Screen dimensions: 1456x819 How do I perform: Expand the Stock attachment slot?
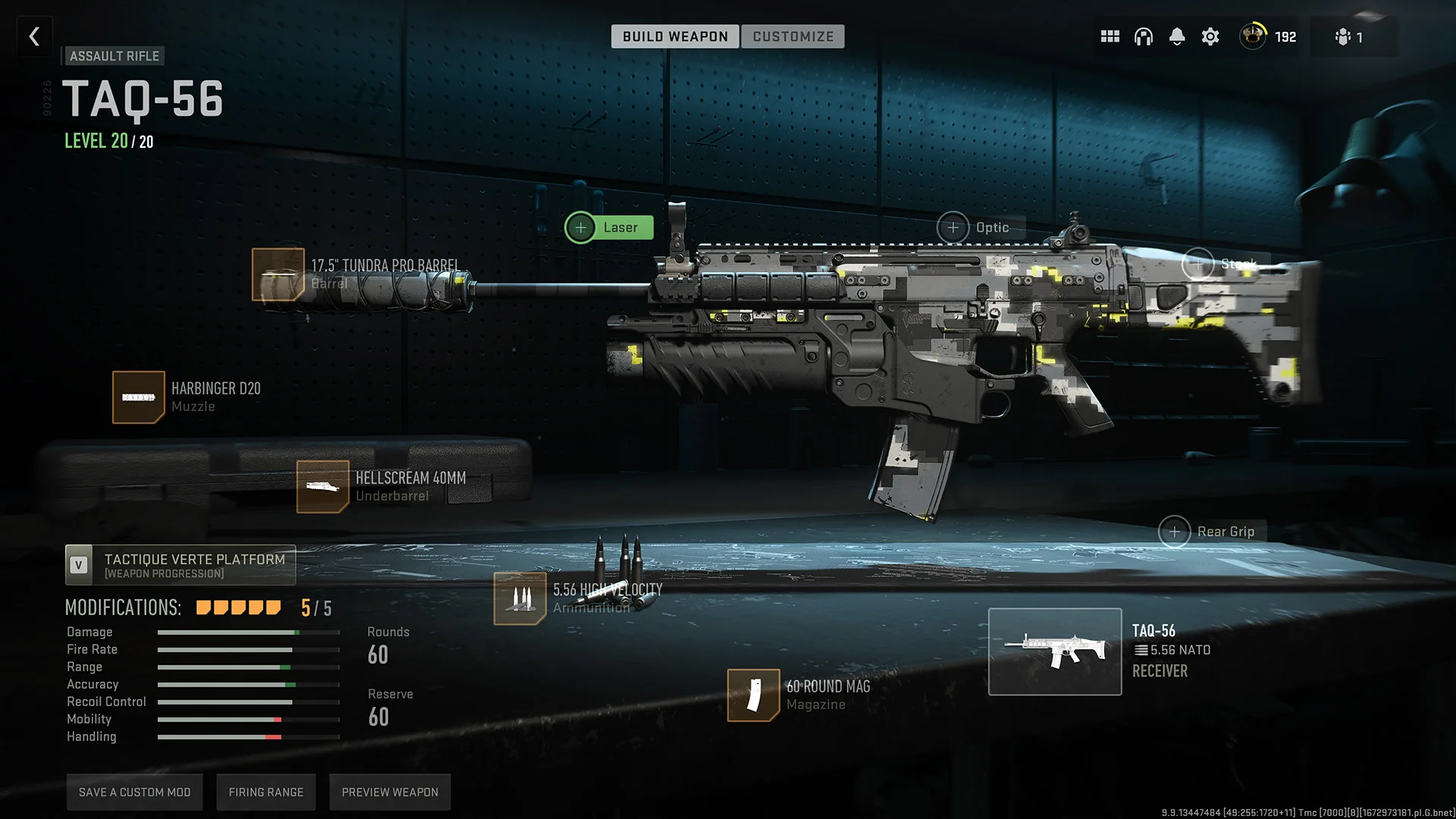(1199, 265)
